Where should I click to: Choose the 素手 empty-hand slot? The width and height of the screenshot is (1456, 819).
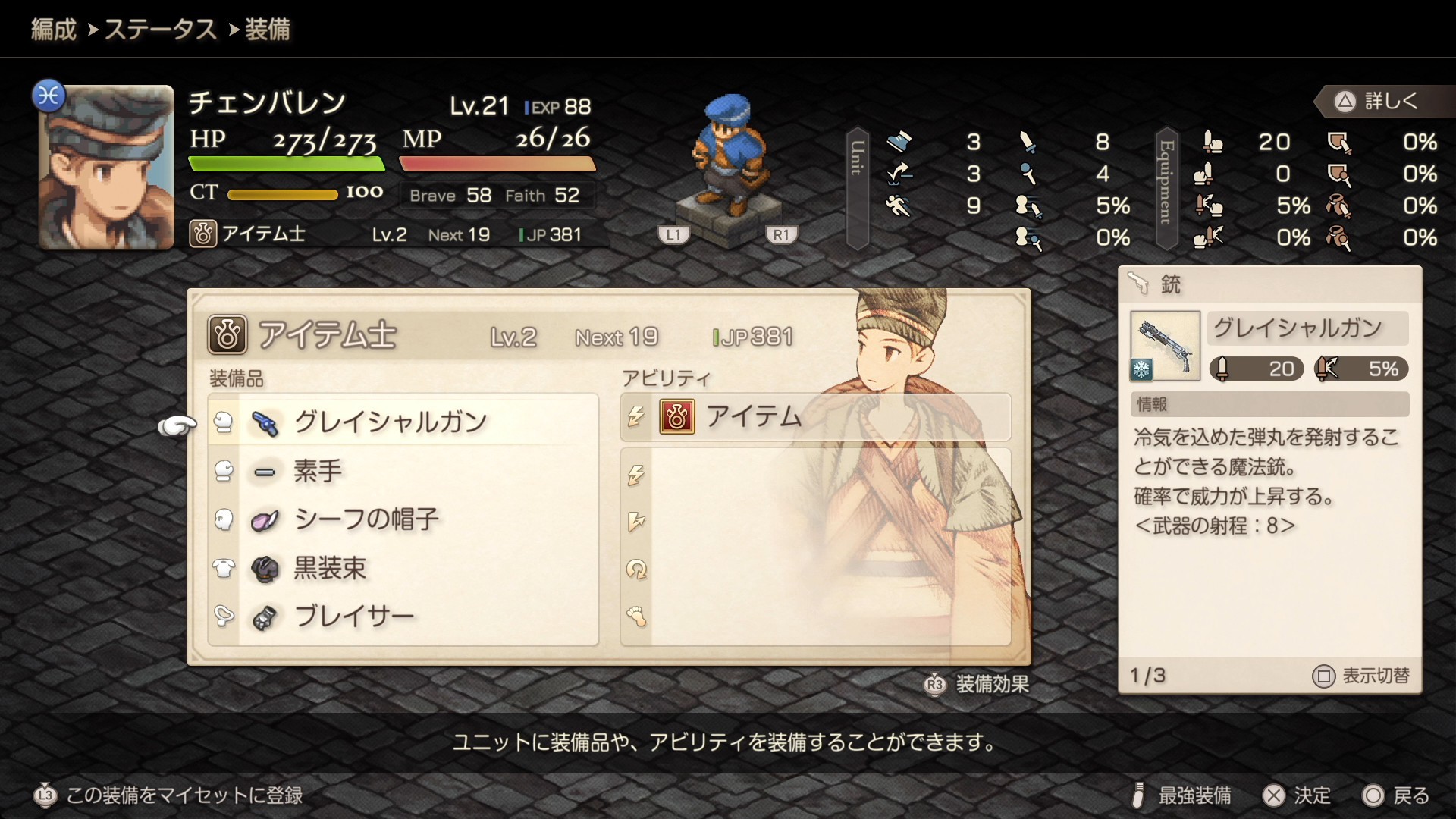pyautogui.click(x=403, y=471)
